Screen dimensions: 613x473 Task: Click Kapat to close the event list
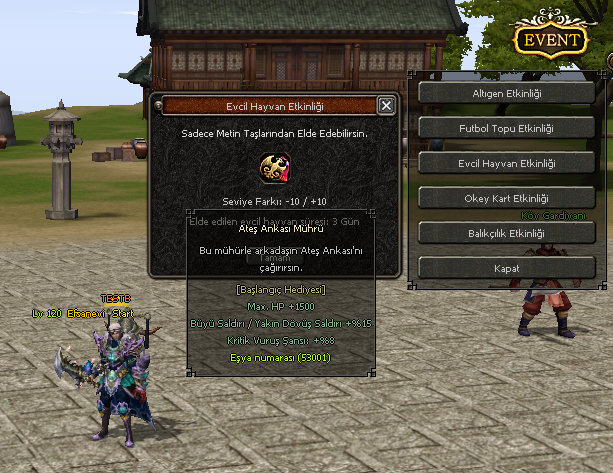pos(506,268)
